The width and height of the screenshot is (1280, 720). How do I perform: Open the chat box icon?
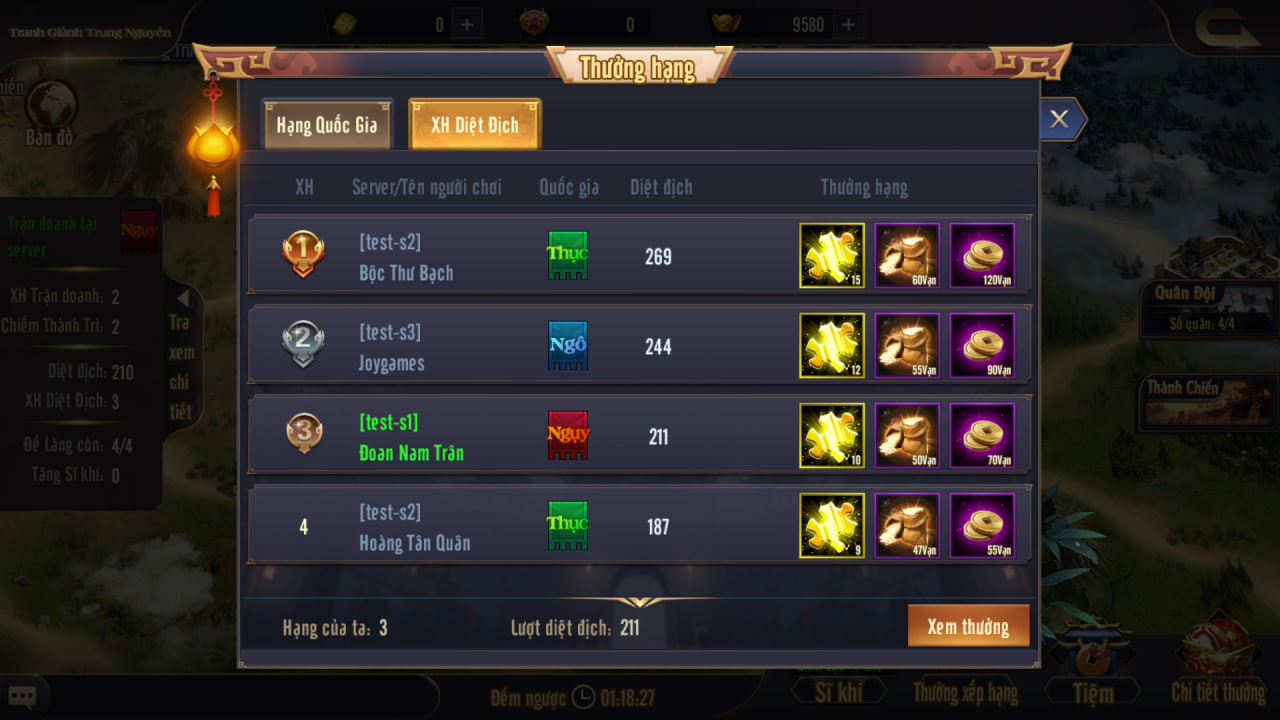point(22,696)
